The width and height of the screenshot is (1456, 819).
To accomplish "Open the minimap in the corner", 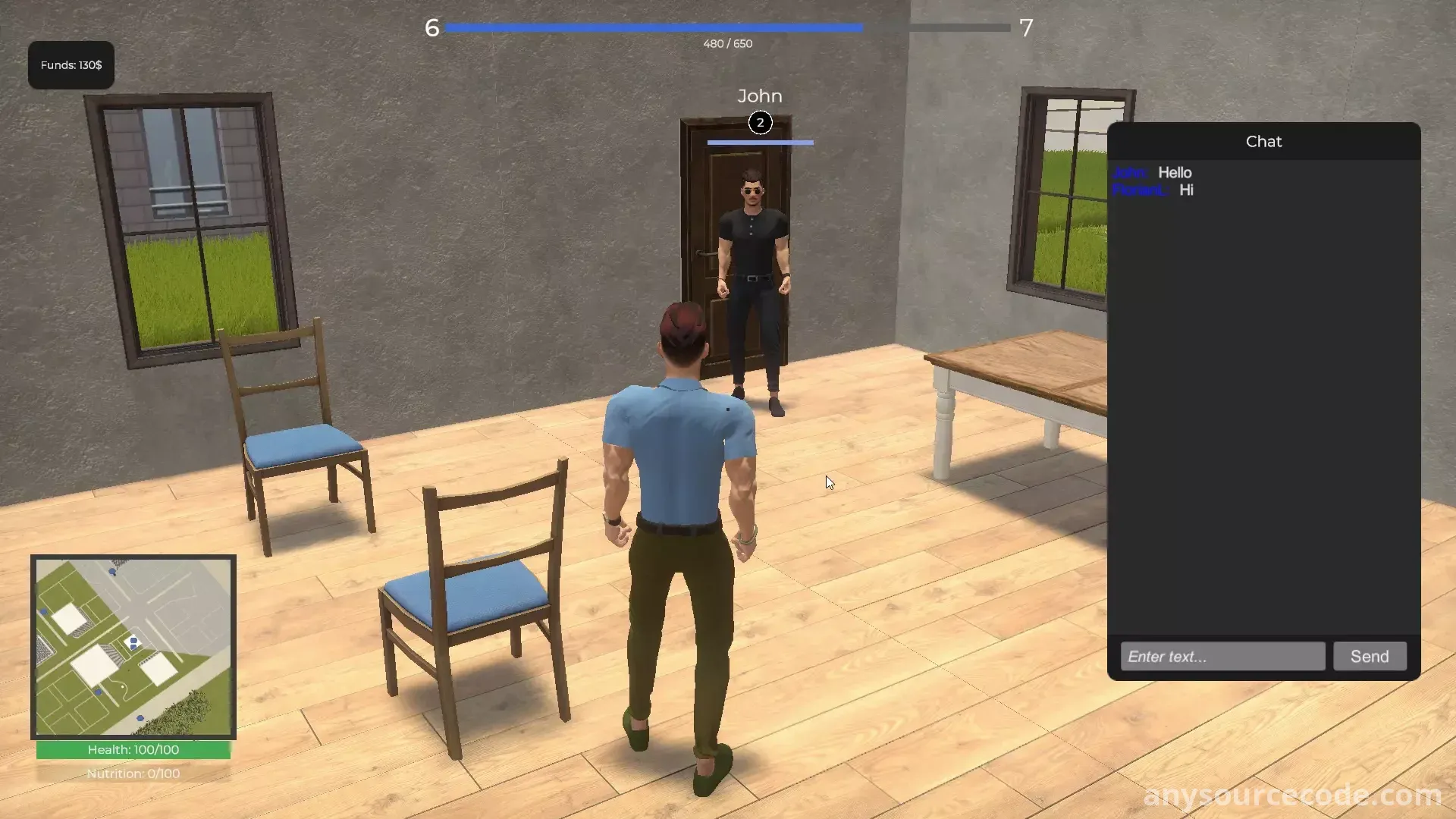I will coord(133,647).
